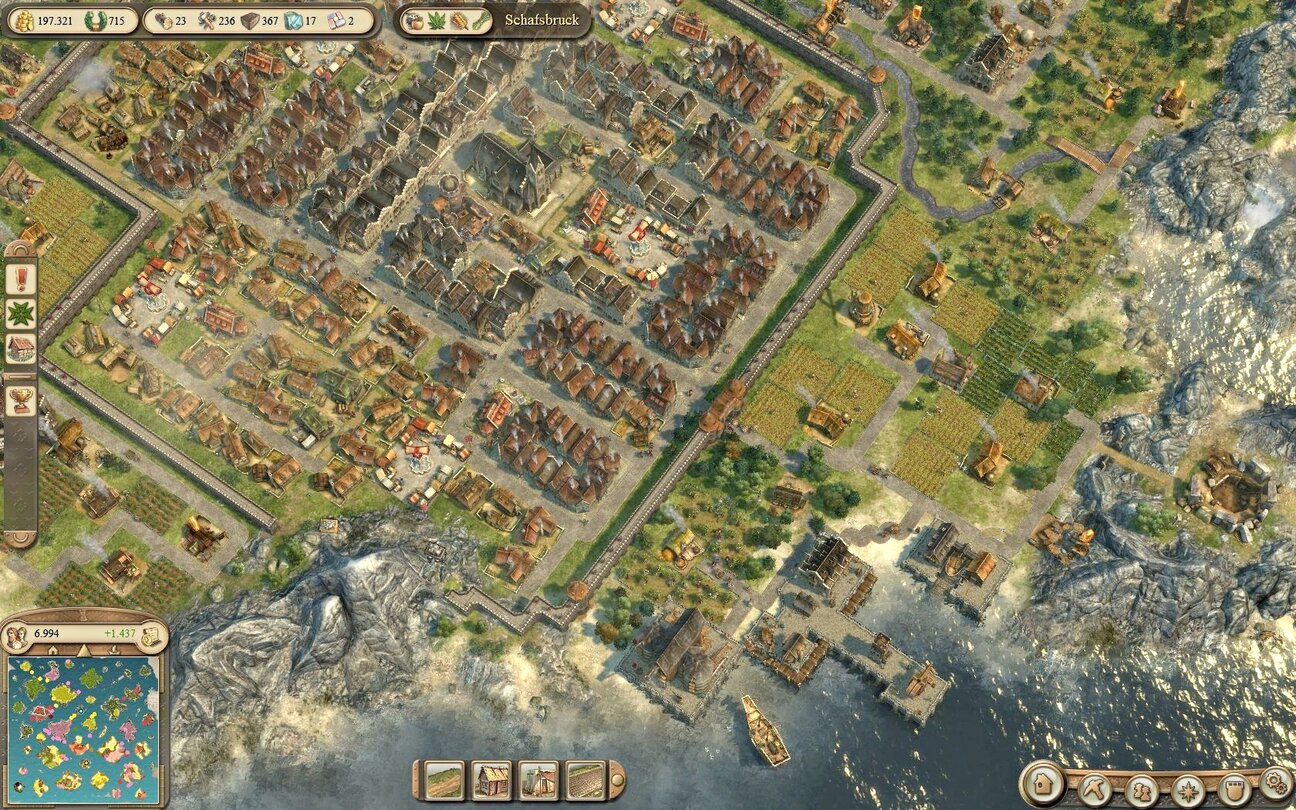Open the balance scroll icon above the minimap
The image size is (1296, 810).
tap(150, 634)
